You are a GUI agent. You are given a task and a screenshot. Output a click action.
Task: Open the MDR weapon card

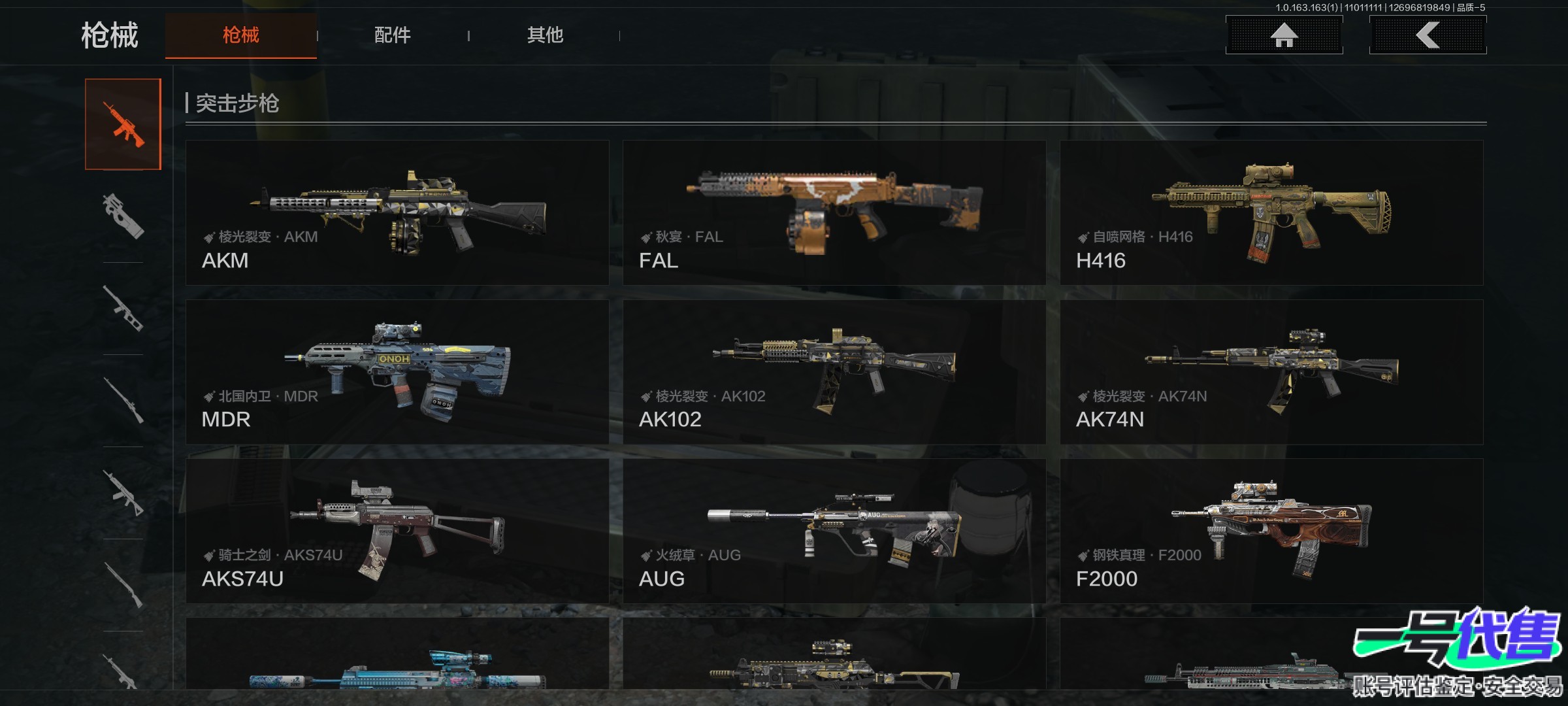click(397, 372)
